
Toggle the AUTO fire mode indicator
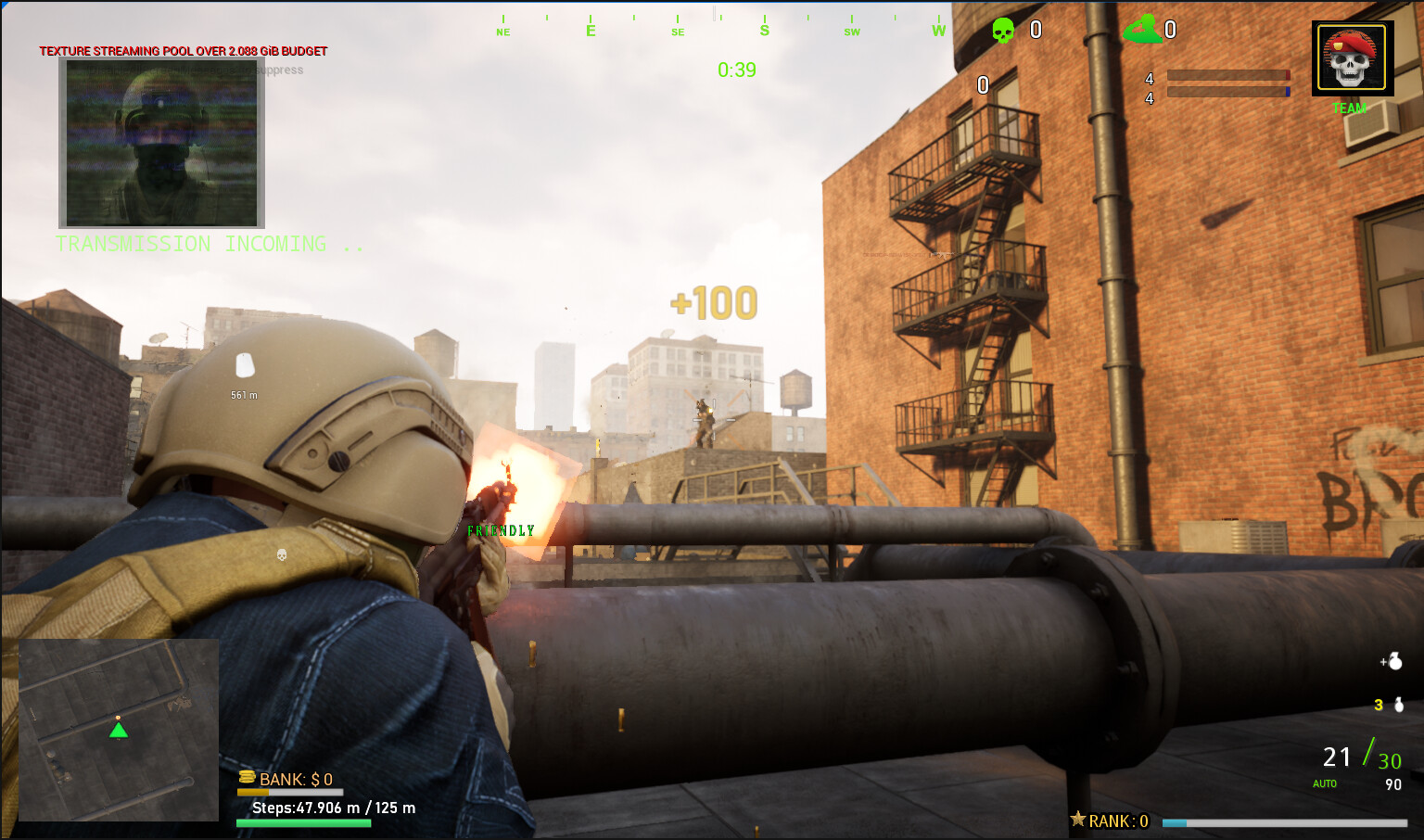tap(1324, 783)
